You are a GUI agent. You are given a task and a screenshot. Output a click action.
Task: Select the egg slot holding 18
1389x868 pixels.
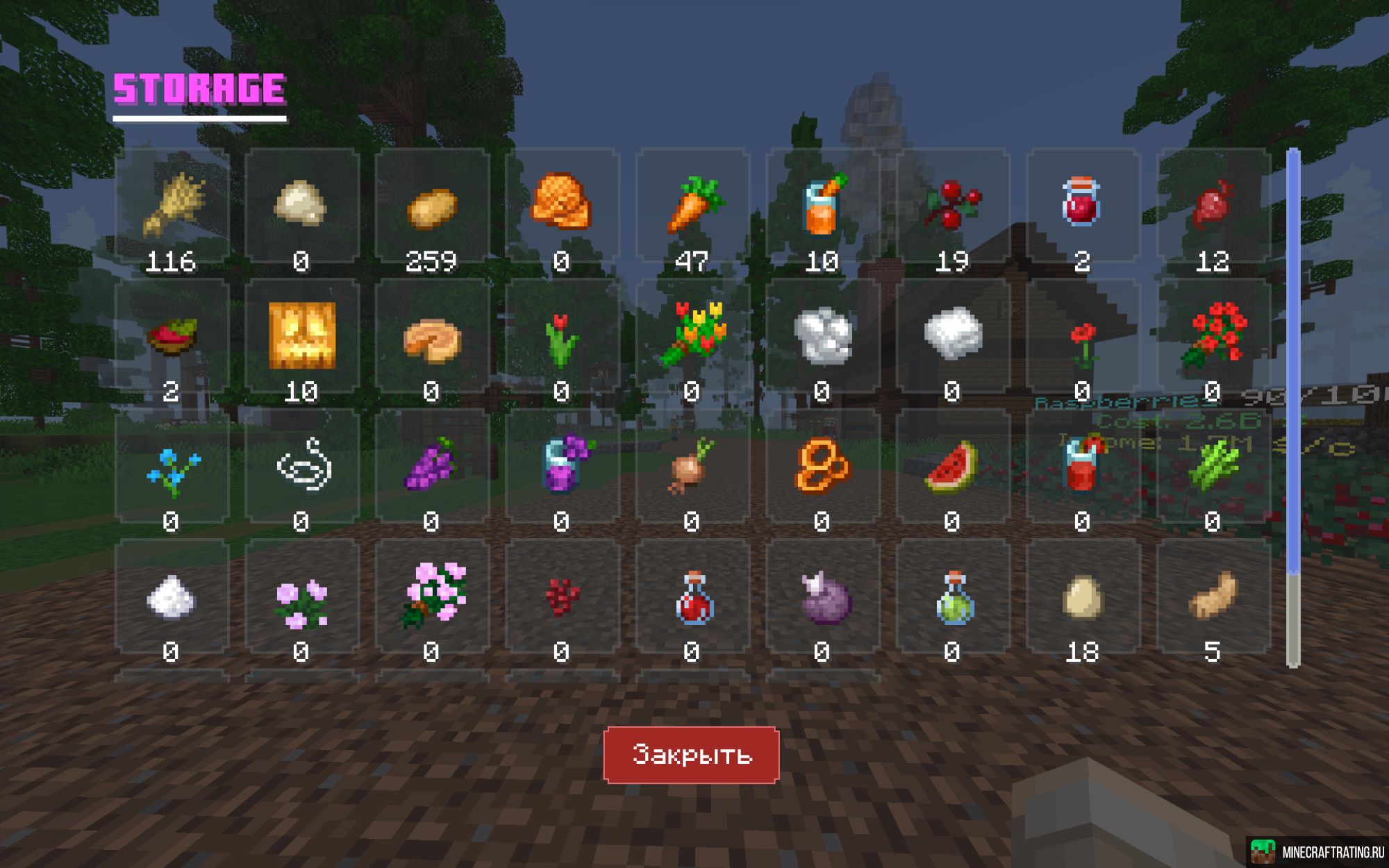pyautogui.click(x=1083, y=596)
